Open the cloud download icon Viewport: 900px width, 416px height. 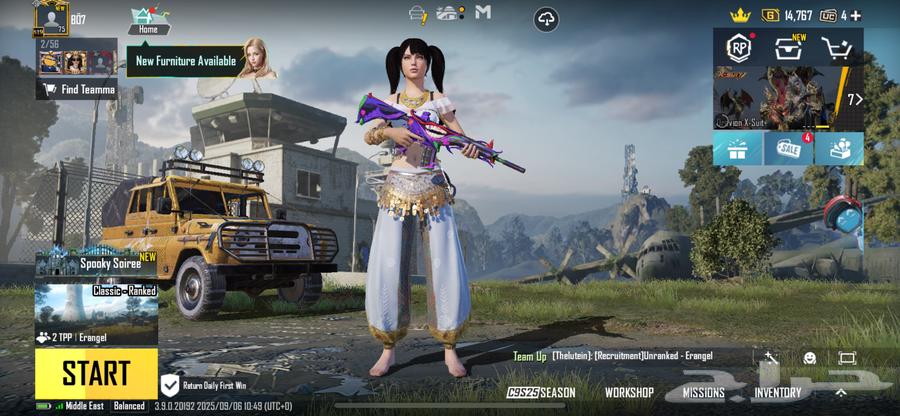(x=546, y=18)
